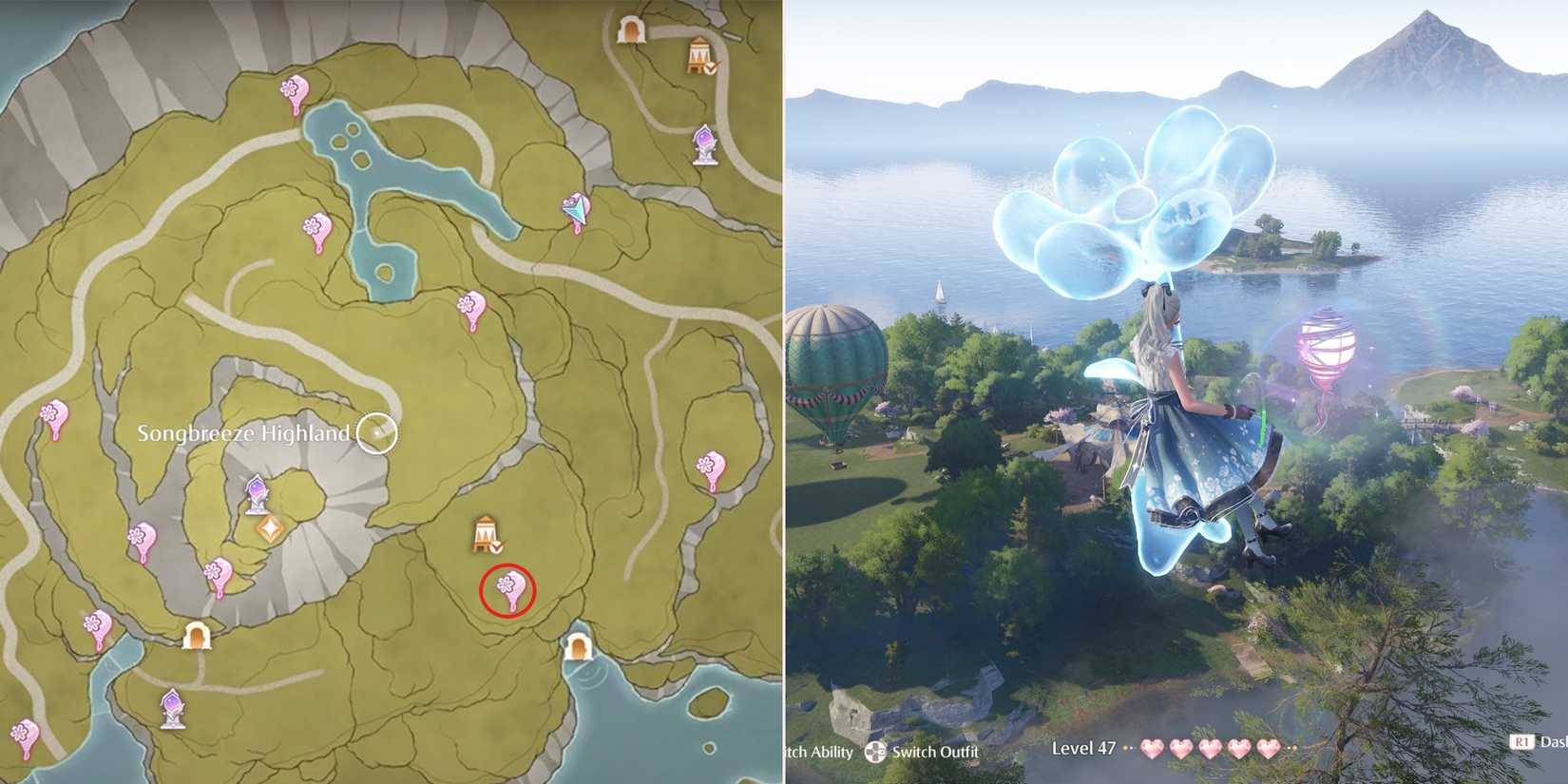1568x784 pixels.
Task: Click the Songbreeze Highland location label
Action: coord(245,432)
